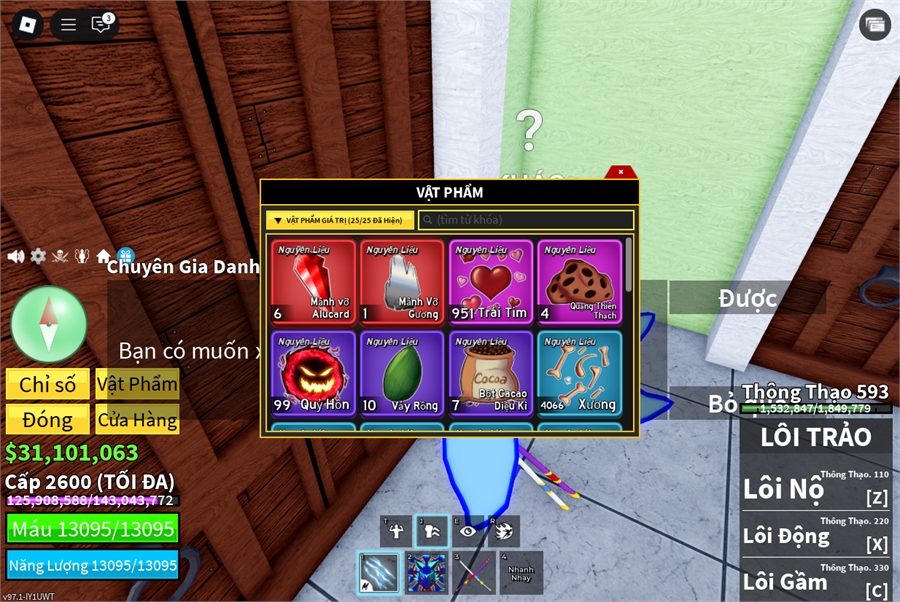The height and width of the screenshot is (602, 900).
Task: Select the Mảnh Vỡ Alucard item
Action: tap(314, 282)
